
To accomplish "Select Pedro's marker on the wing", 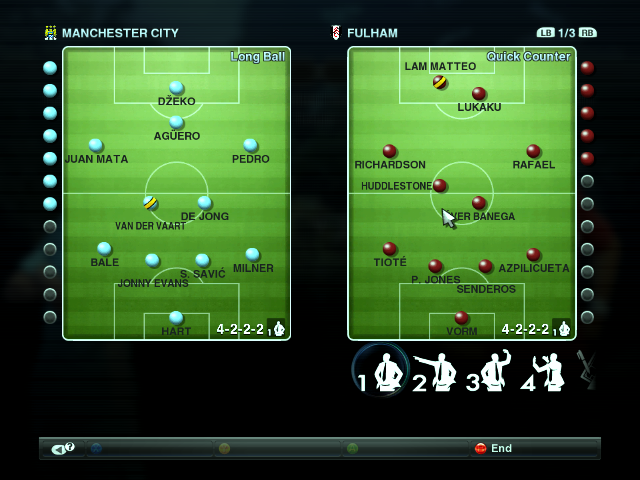I will [x=250, y=145].
